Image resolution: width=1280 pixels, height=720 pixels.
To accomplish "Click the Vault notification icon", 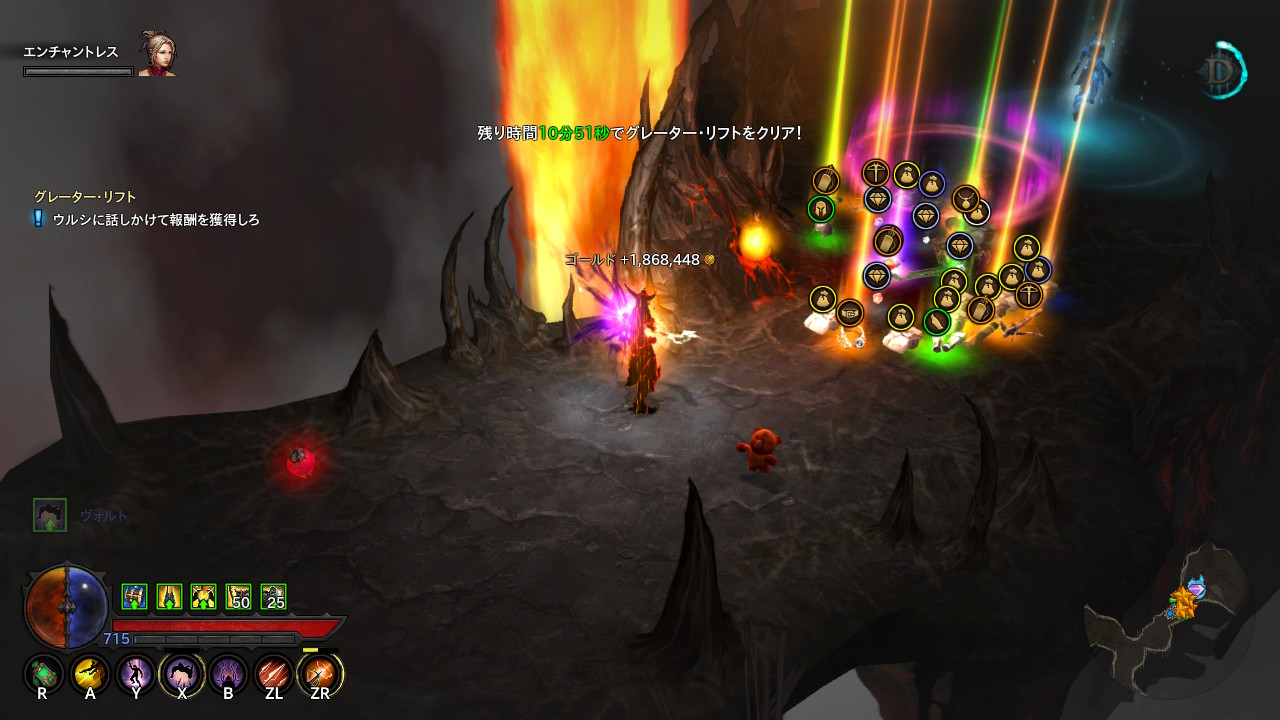I will coord(49,515).
